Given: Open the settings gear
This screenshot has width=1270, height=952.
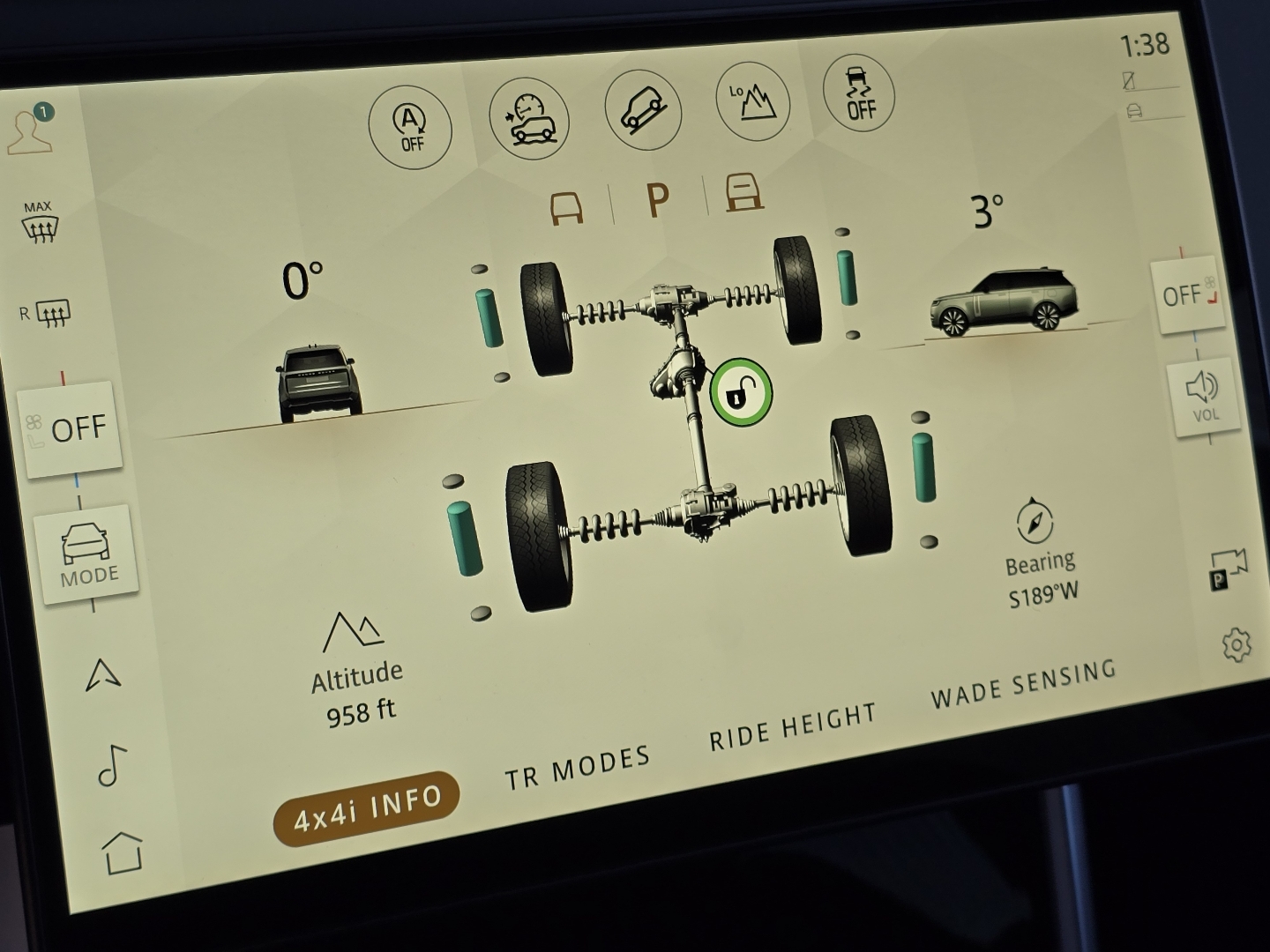Looking at the screenshot, I should [1238, 646].
